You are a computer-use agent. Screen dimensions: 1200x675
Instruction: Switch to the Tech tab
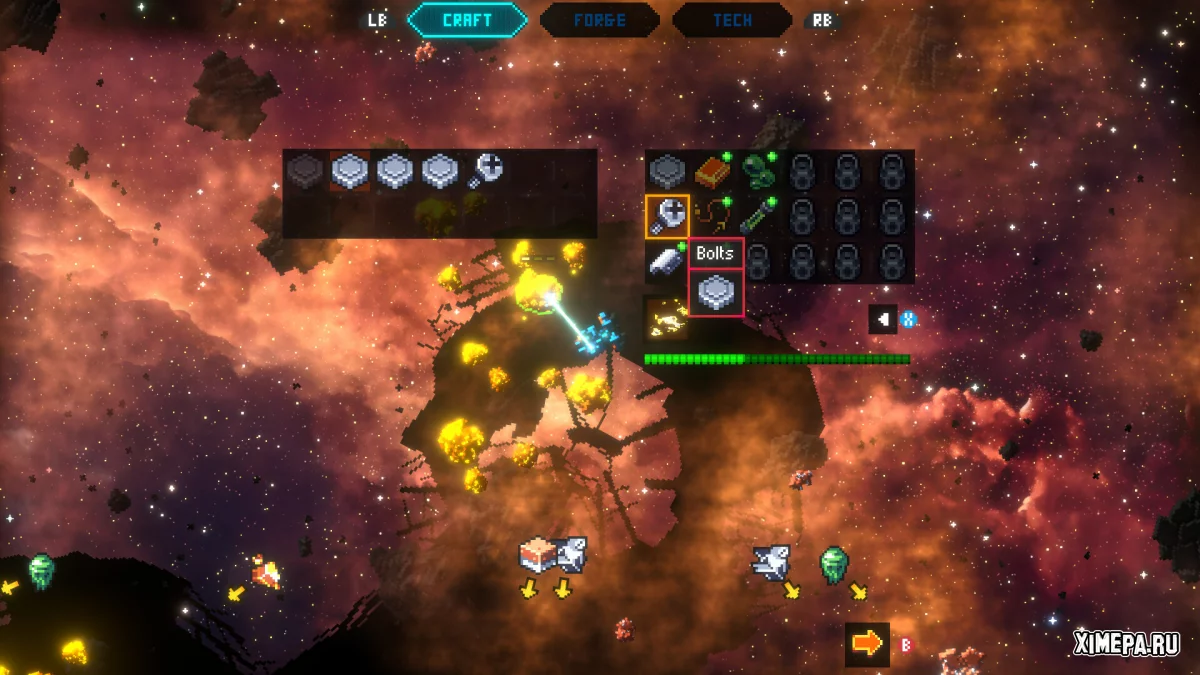coord(732,20)
